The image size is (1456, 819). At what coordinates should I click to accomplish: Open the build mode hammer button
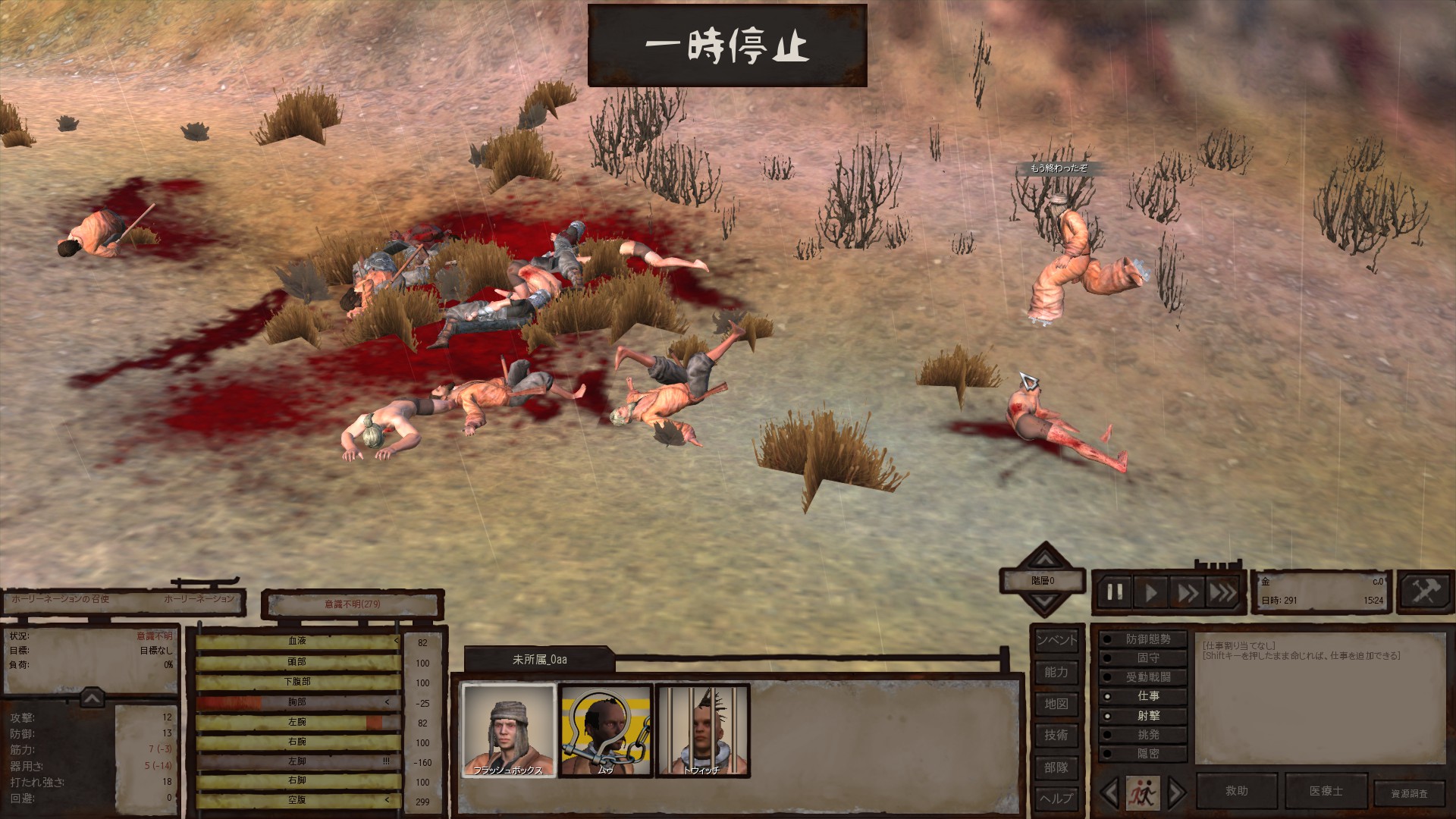1424,591
